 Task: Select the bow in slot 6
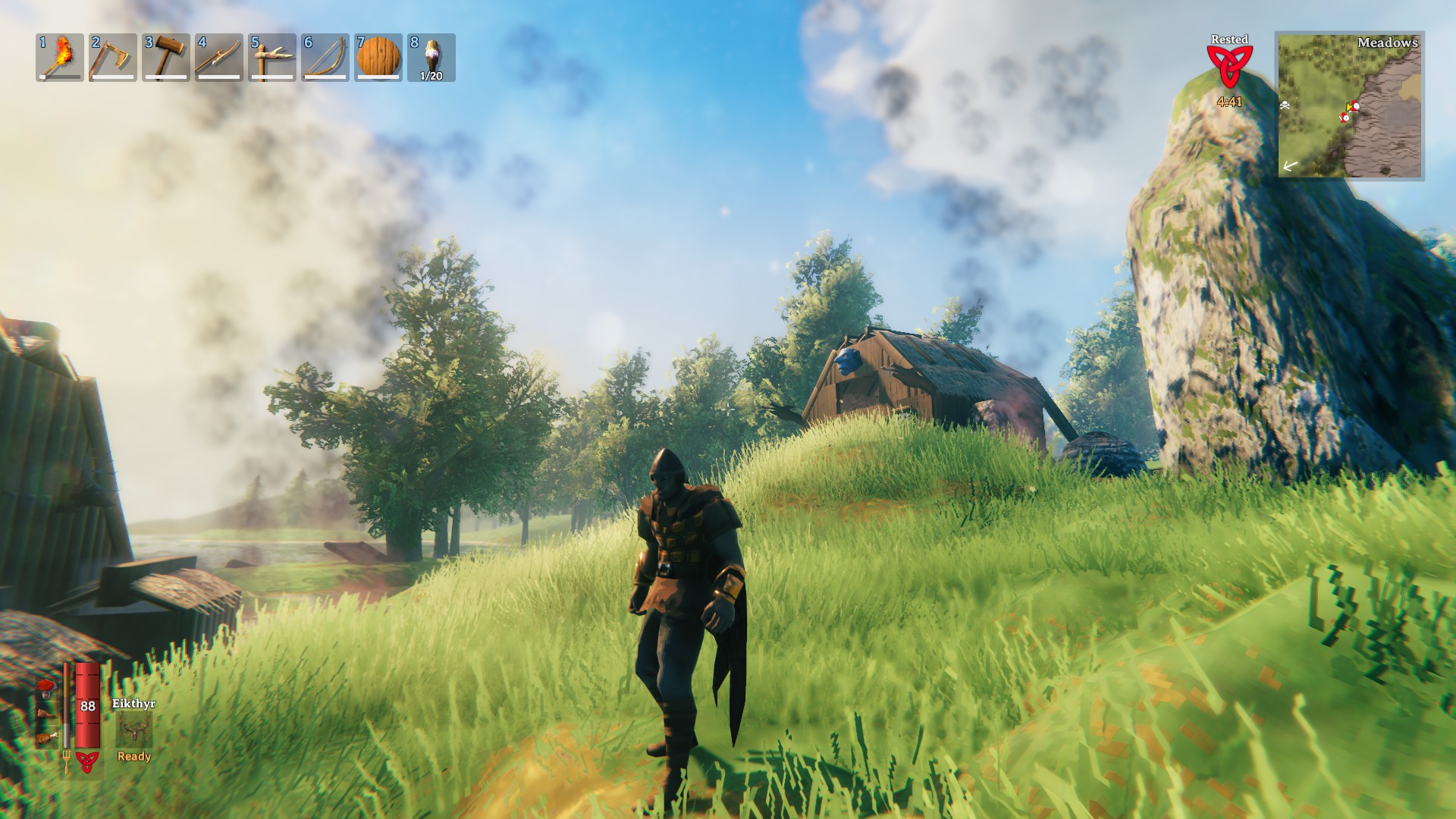[x=325, y=58]
